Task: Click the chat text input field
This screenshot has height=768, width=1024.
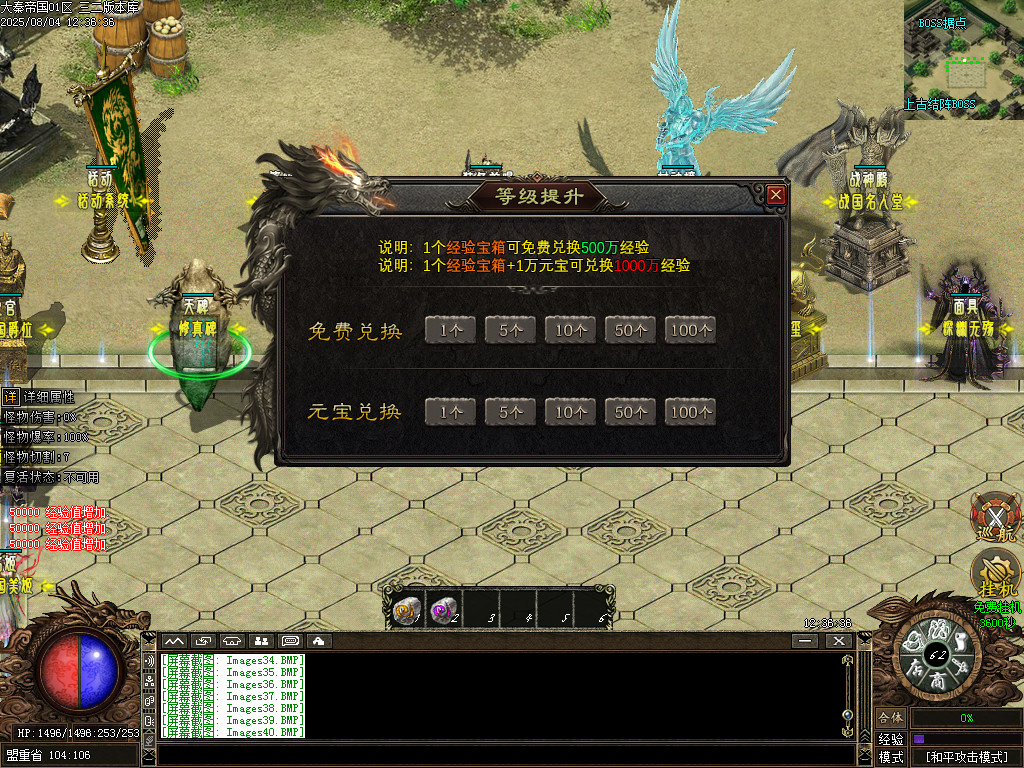Action: pyautogui.click(x=500, y=755)
